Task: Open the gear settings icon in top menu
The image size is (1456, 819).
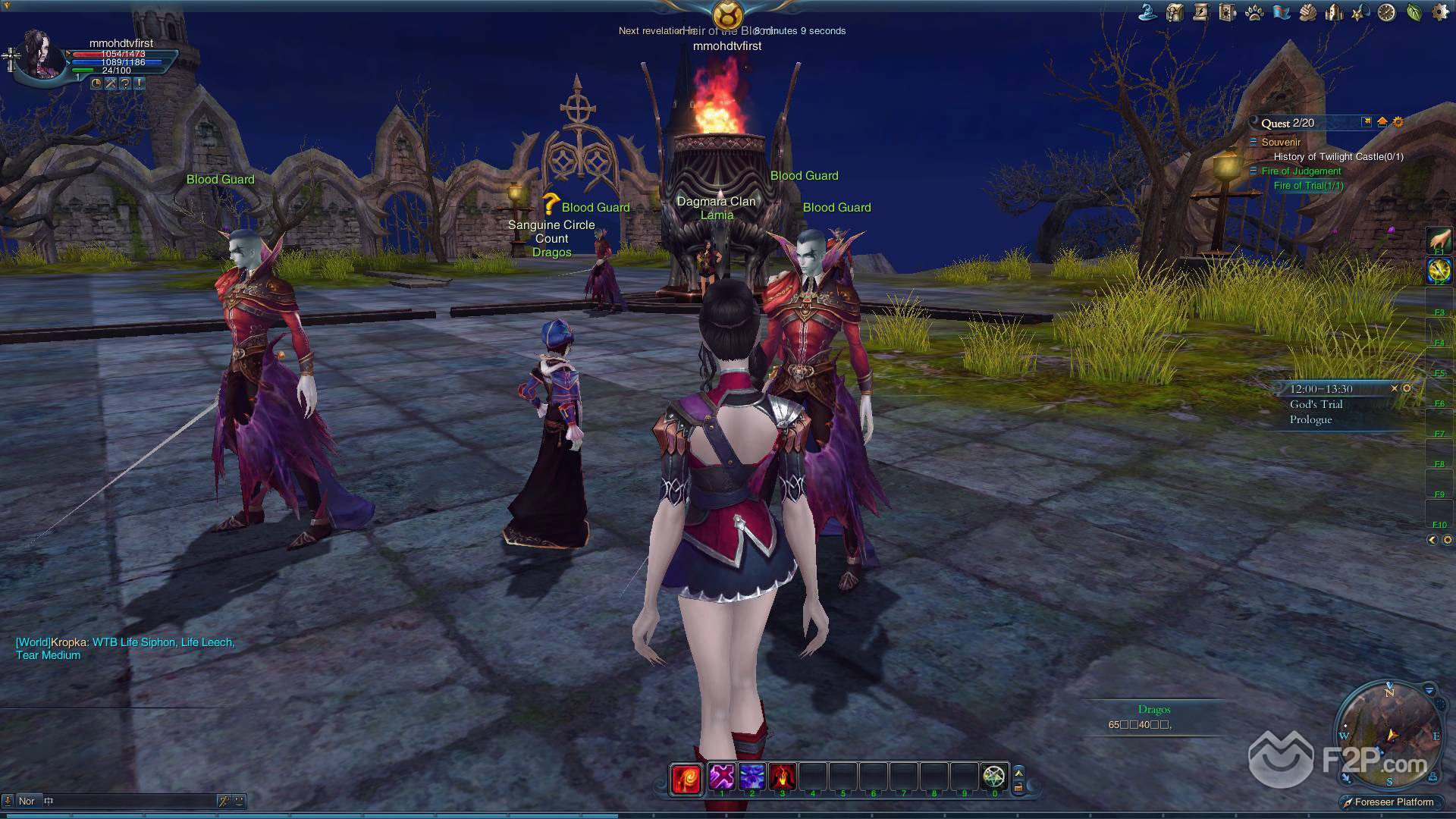Action: tap(1440, 12)
